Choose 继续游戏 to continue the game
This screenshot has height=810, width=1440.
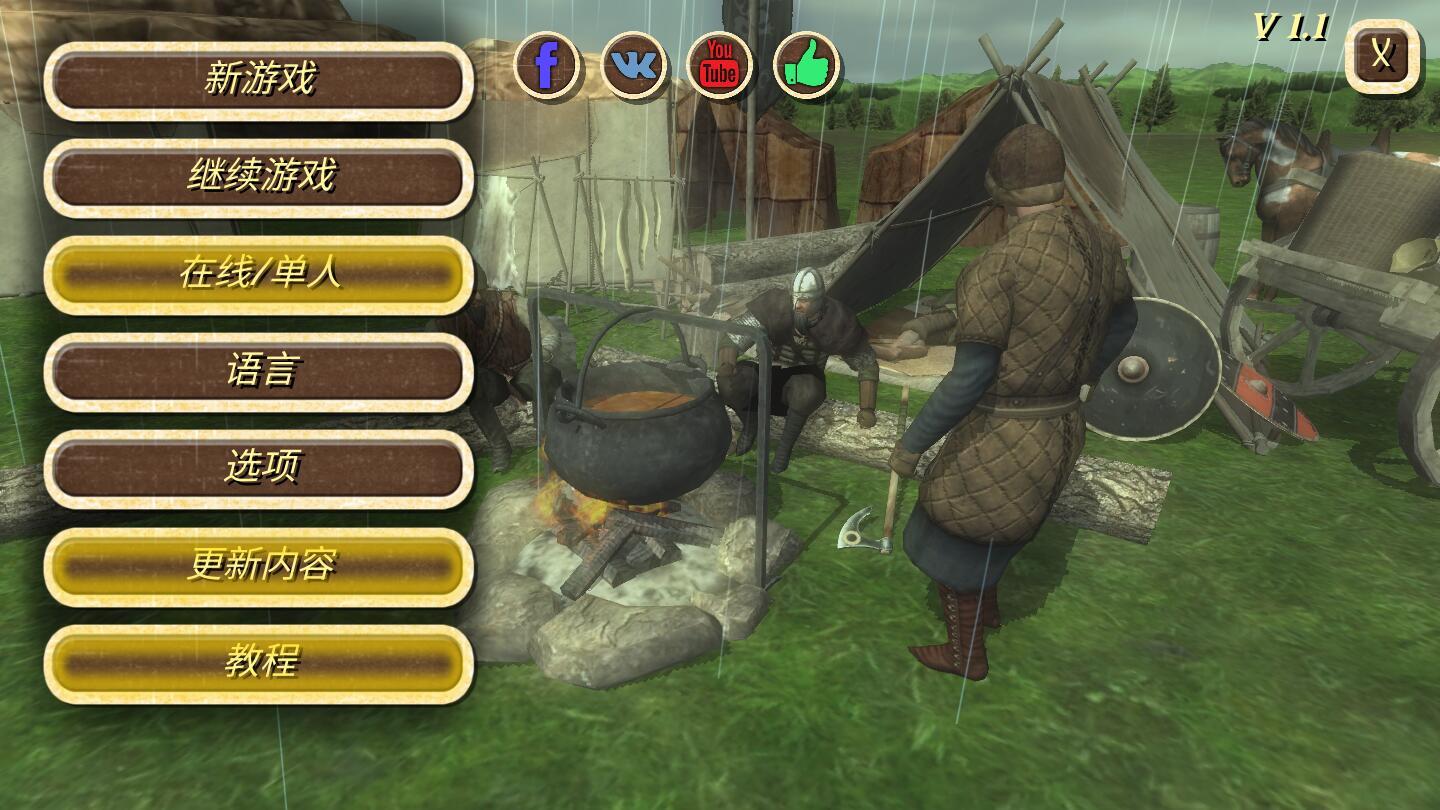tap(259, 178)
